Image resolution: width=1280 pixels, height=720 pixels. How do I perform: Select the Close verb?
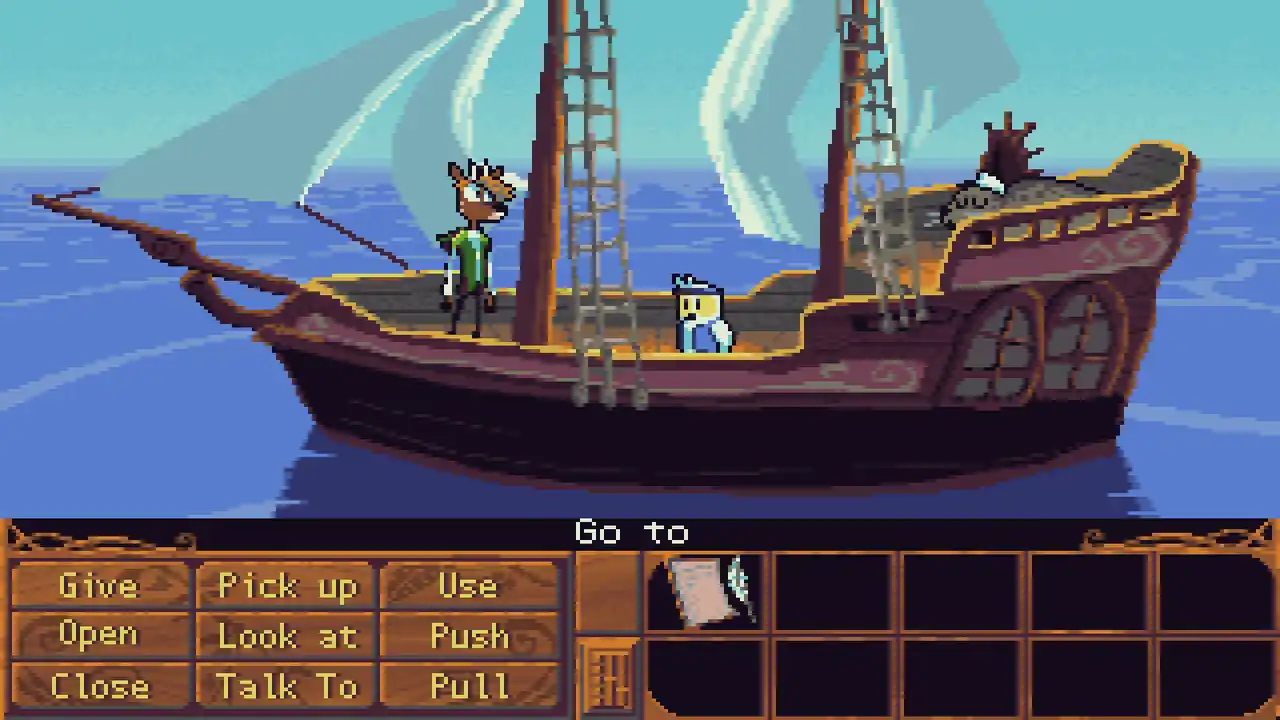coord(98,686)
